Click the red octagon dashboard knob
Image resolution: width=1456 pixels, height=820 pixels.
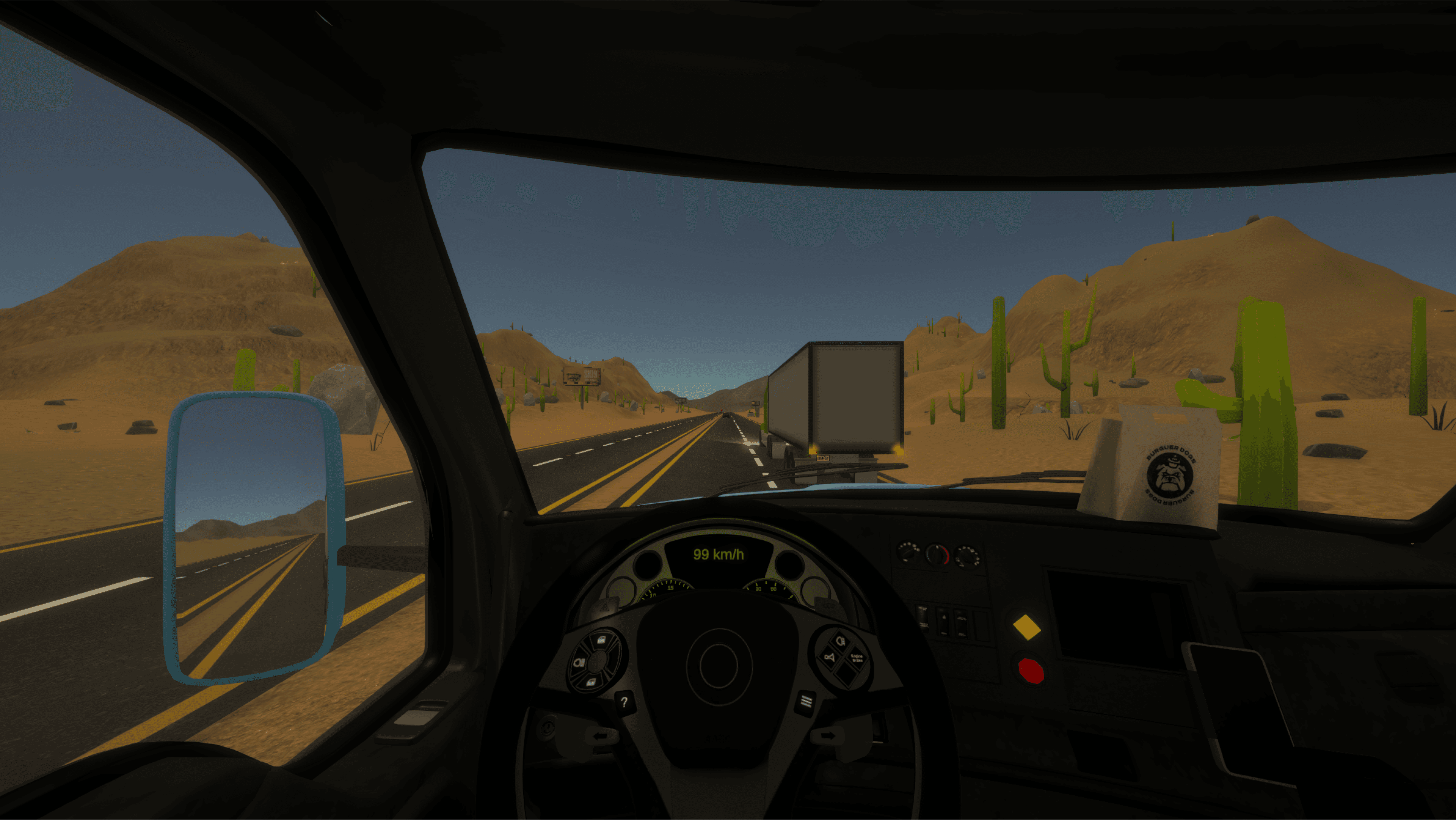1031,671
